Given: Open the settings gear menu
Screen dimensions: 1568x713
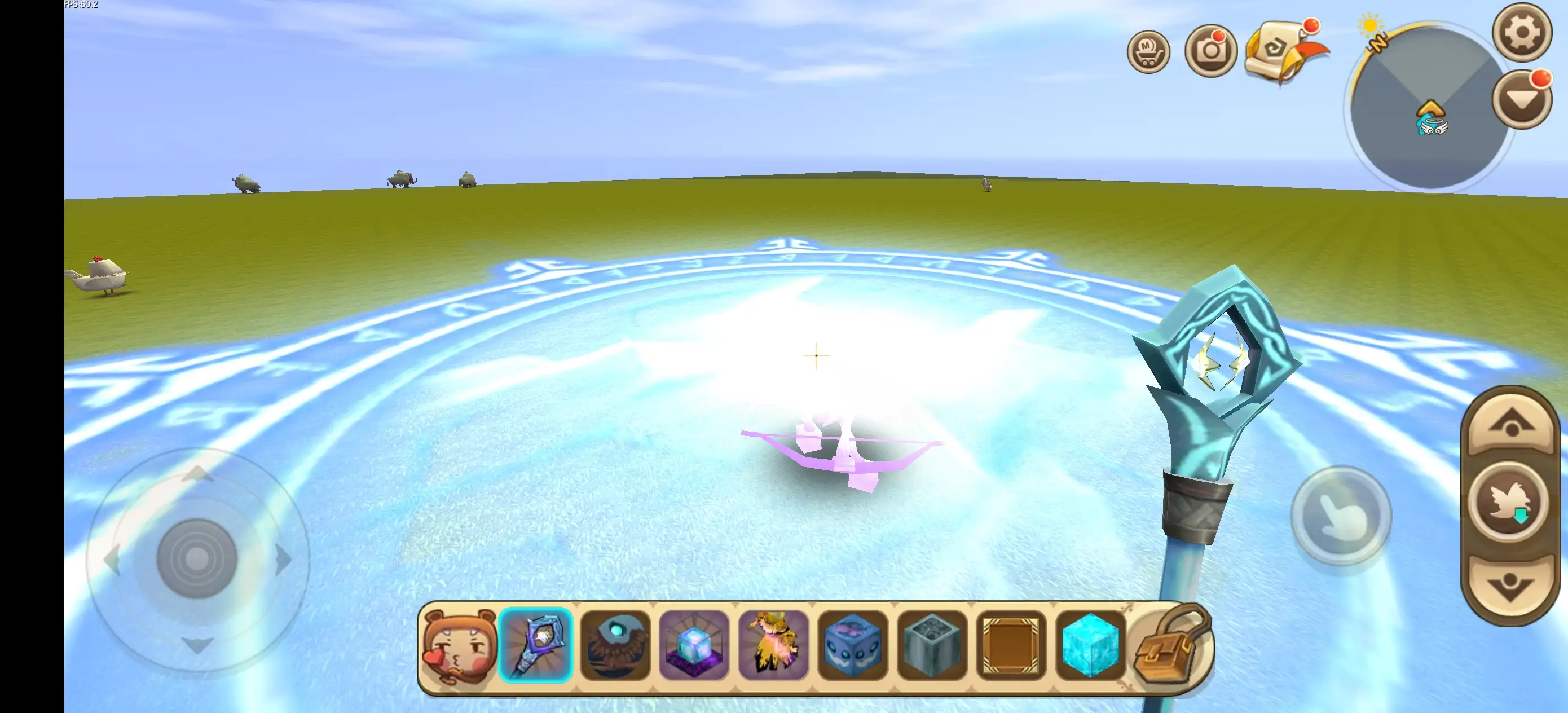Looking at the screenshot, I should coord(1522,32).
